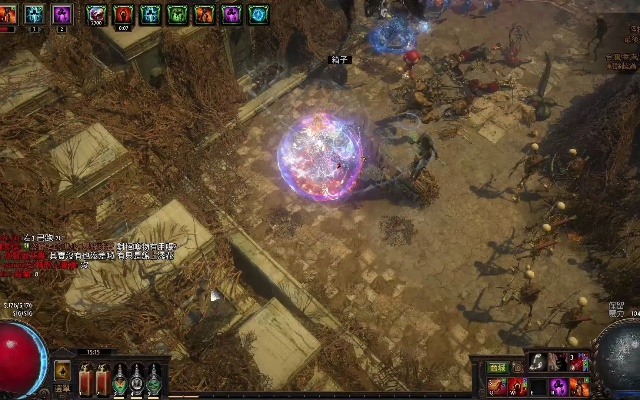Use the silver flask on the flask belt
This screenshot has height=400, width=640.
[137, 378]
